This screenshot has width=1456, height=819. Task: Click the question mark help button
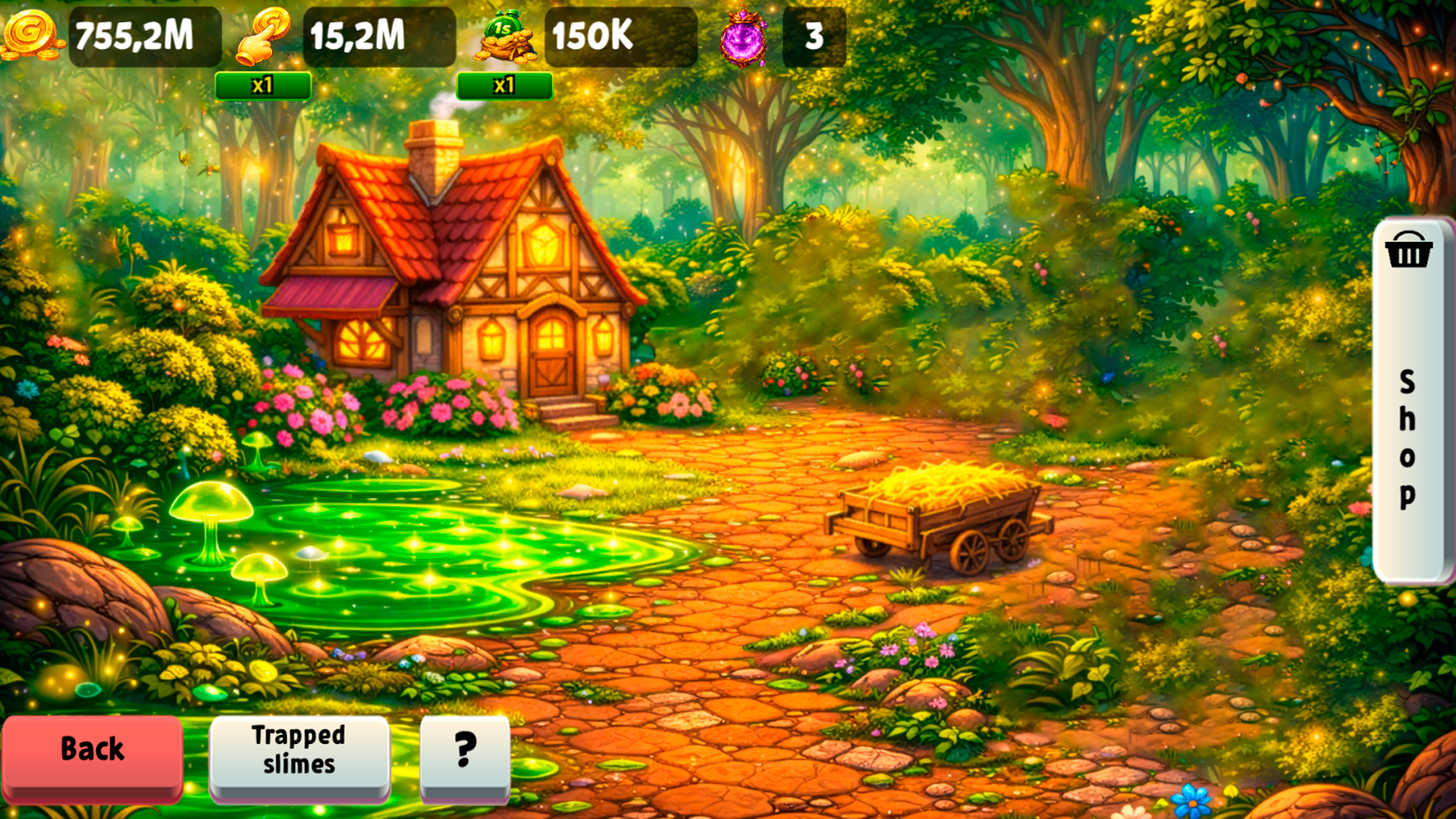coord(463,752)
